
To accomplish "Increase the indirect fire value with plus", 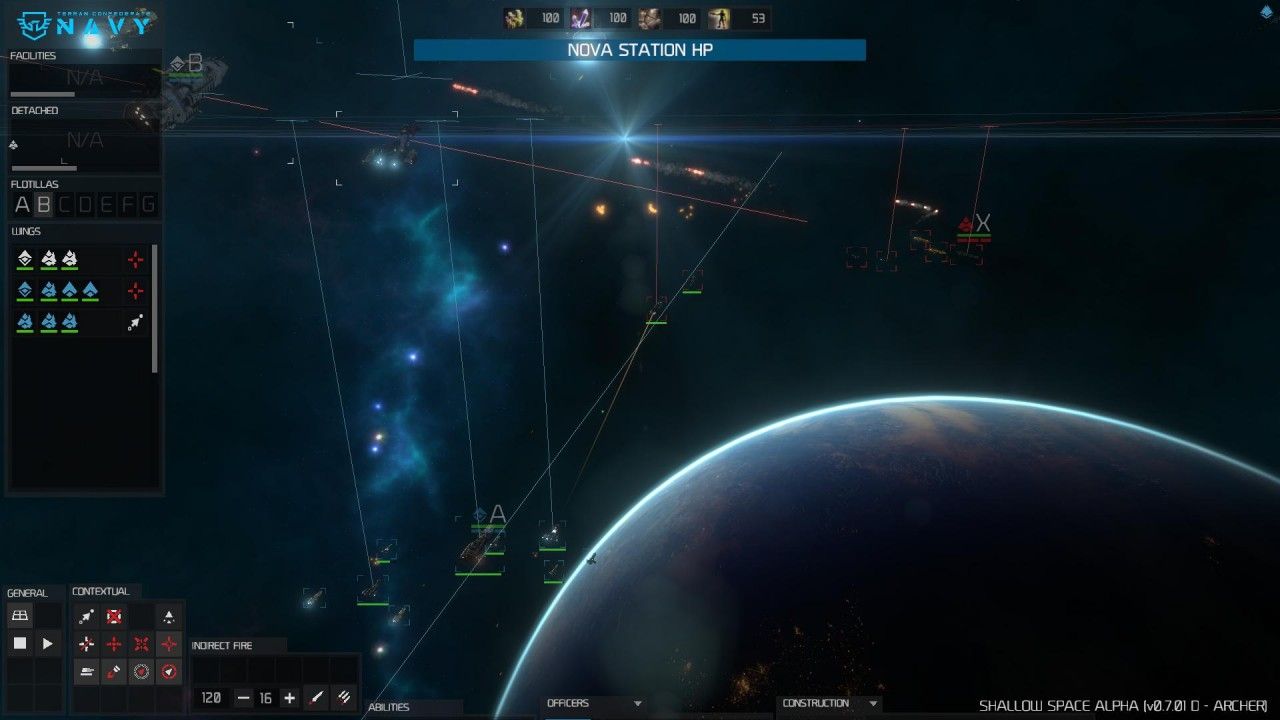I will pos(289,698).
